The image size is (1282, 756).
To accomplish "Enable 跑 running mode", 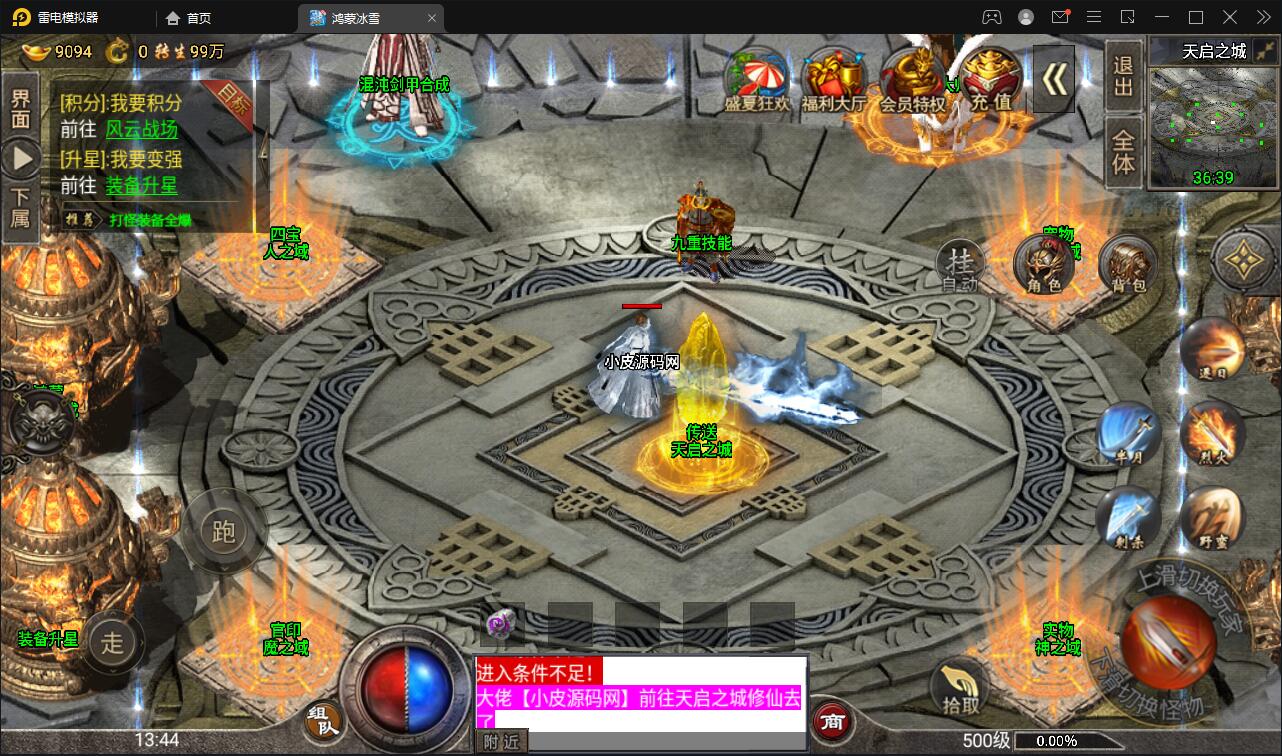I will (x=224, y=532).
